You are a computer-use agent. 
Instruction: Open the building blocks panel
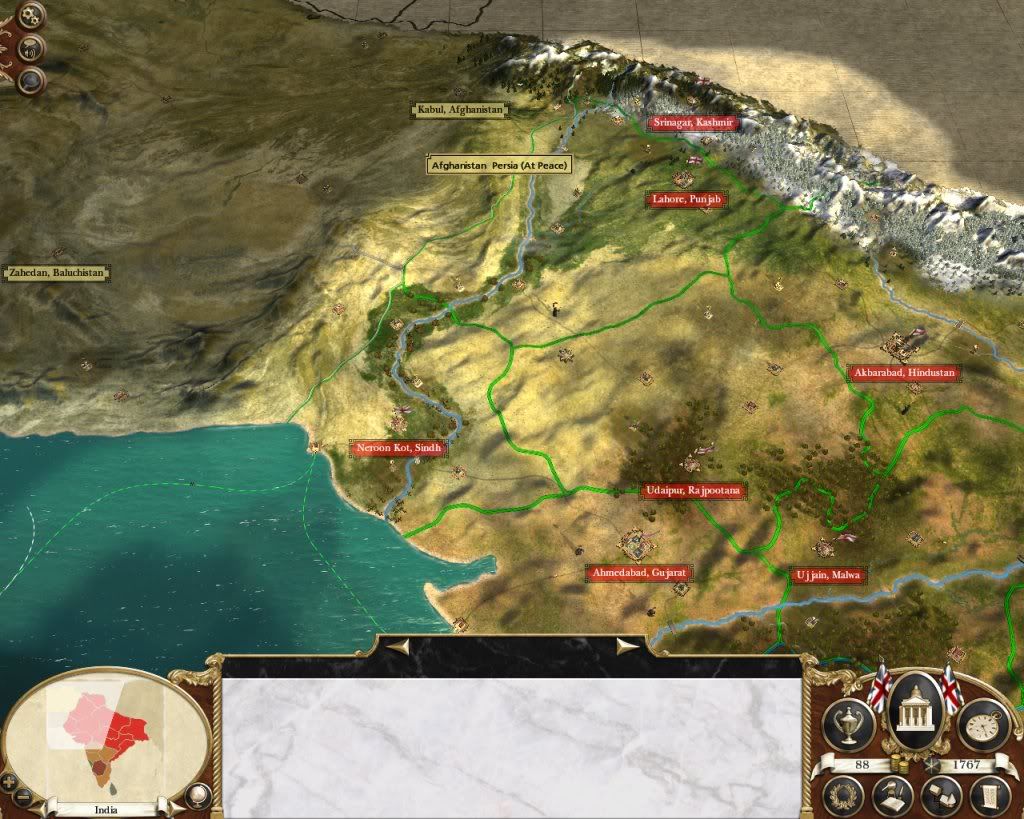coord(940,796)
